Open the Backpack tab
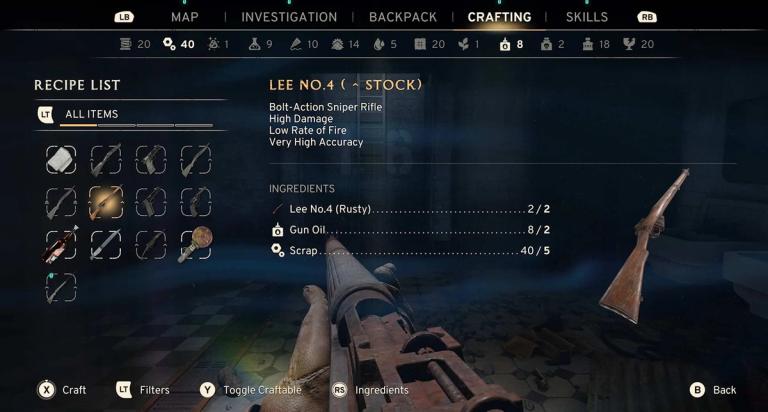 click(402, 17)
